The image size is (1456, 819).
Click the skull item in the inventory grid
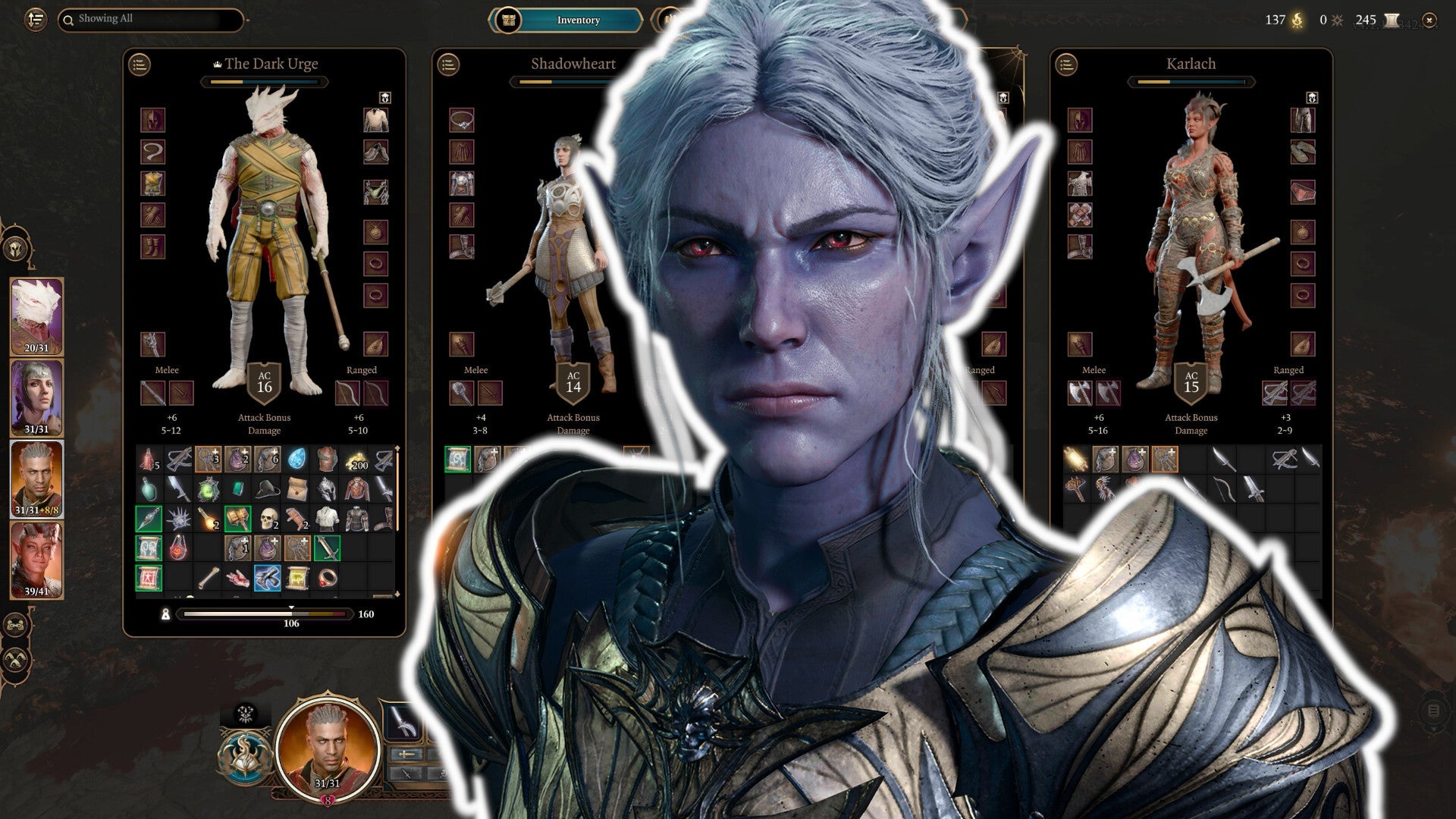[x=268, y=517]
